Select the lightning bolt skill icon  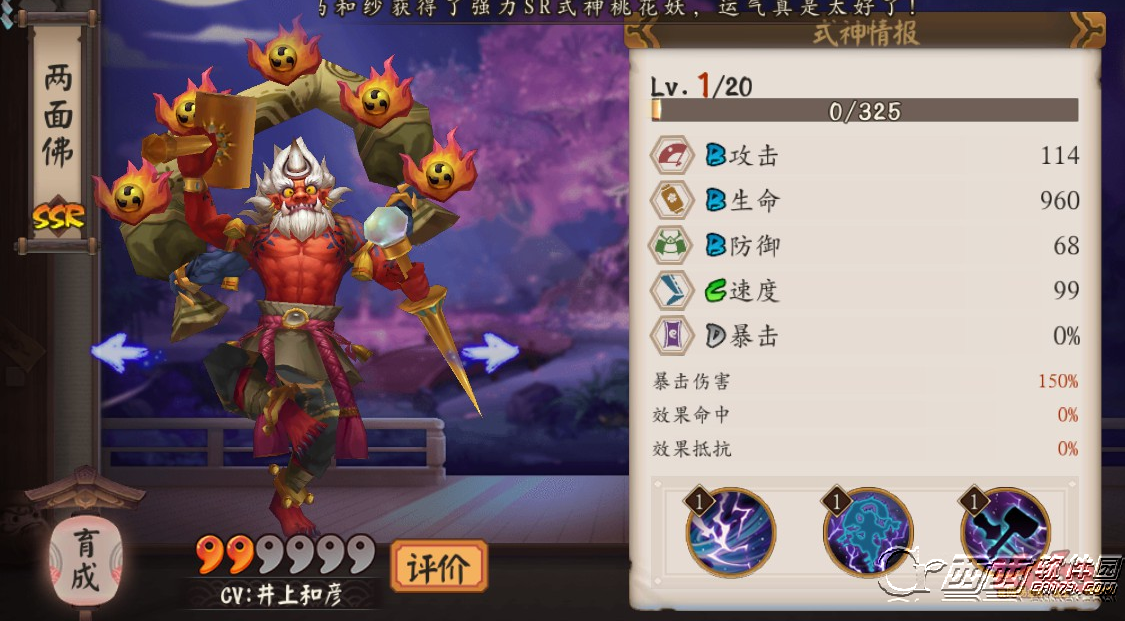pos(730,533)
